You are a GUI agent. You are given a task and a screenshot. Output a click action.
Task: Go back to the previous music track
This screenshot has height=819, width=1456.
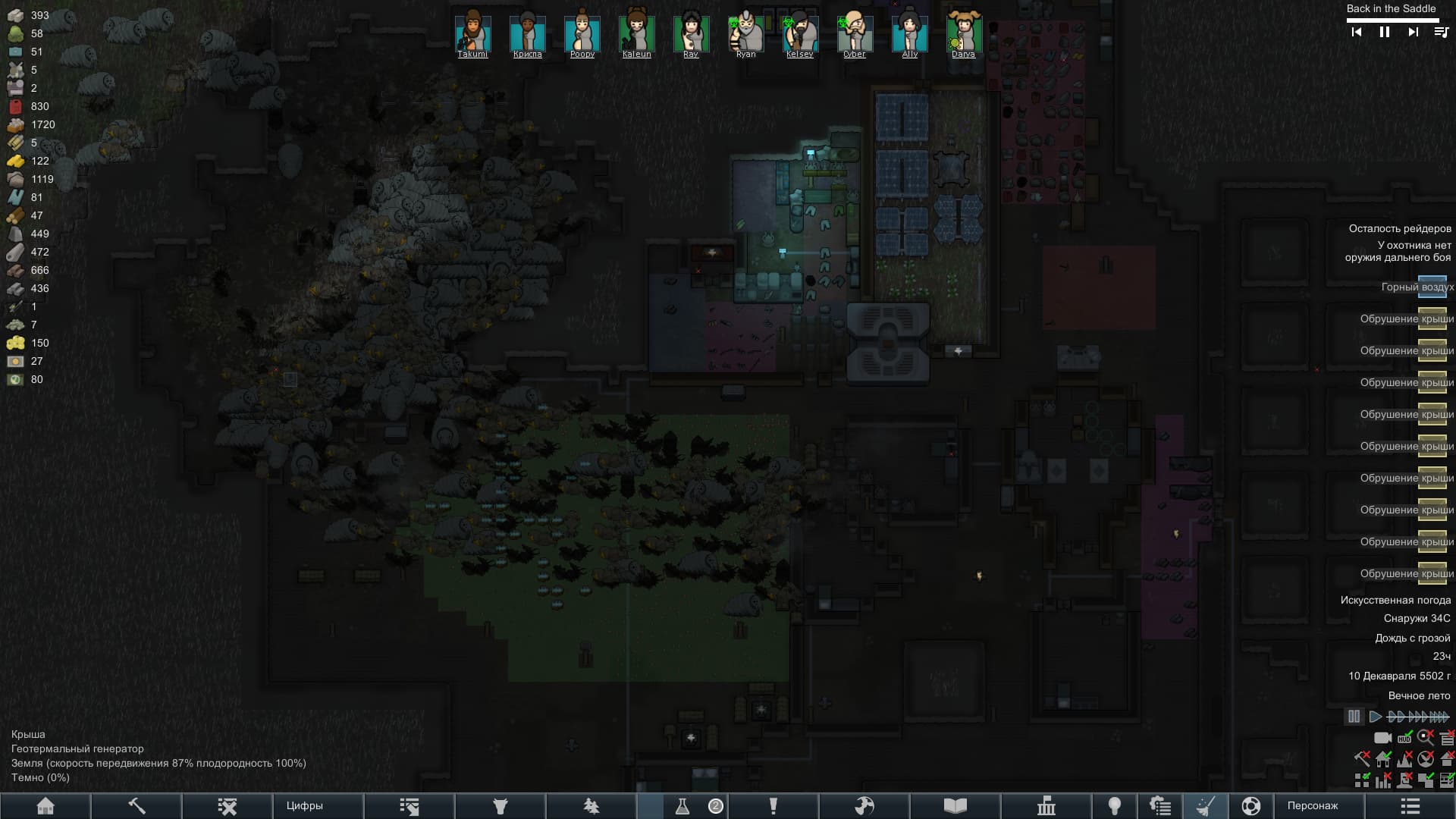[x=1357, y=32]
